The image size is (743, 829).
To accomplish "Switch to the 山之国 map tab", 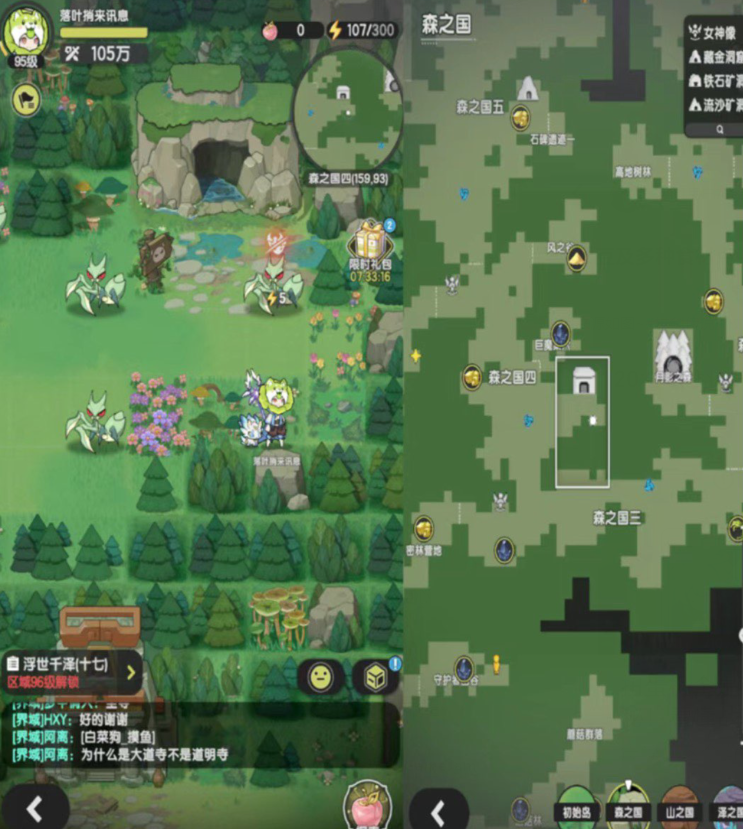I will [680, 810].
